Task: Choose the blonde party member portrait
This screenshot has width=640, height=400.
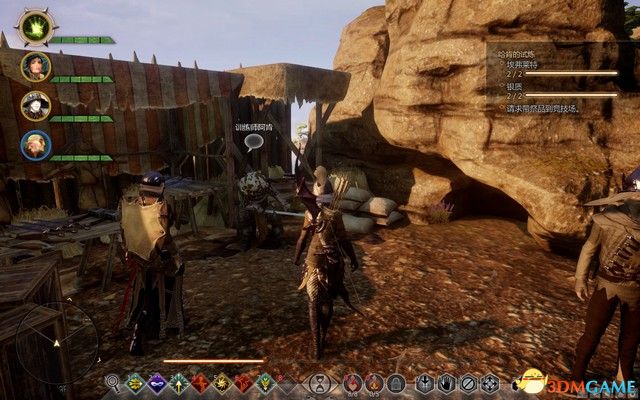Action: (35, 146)
